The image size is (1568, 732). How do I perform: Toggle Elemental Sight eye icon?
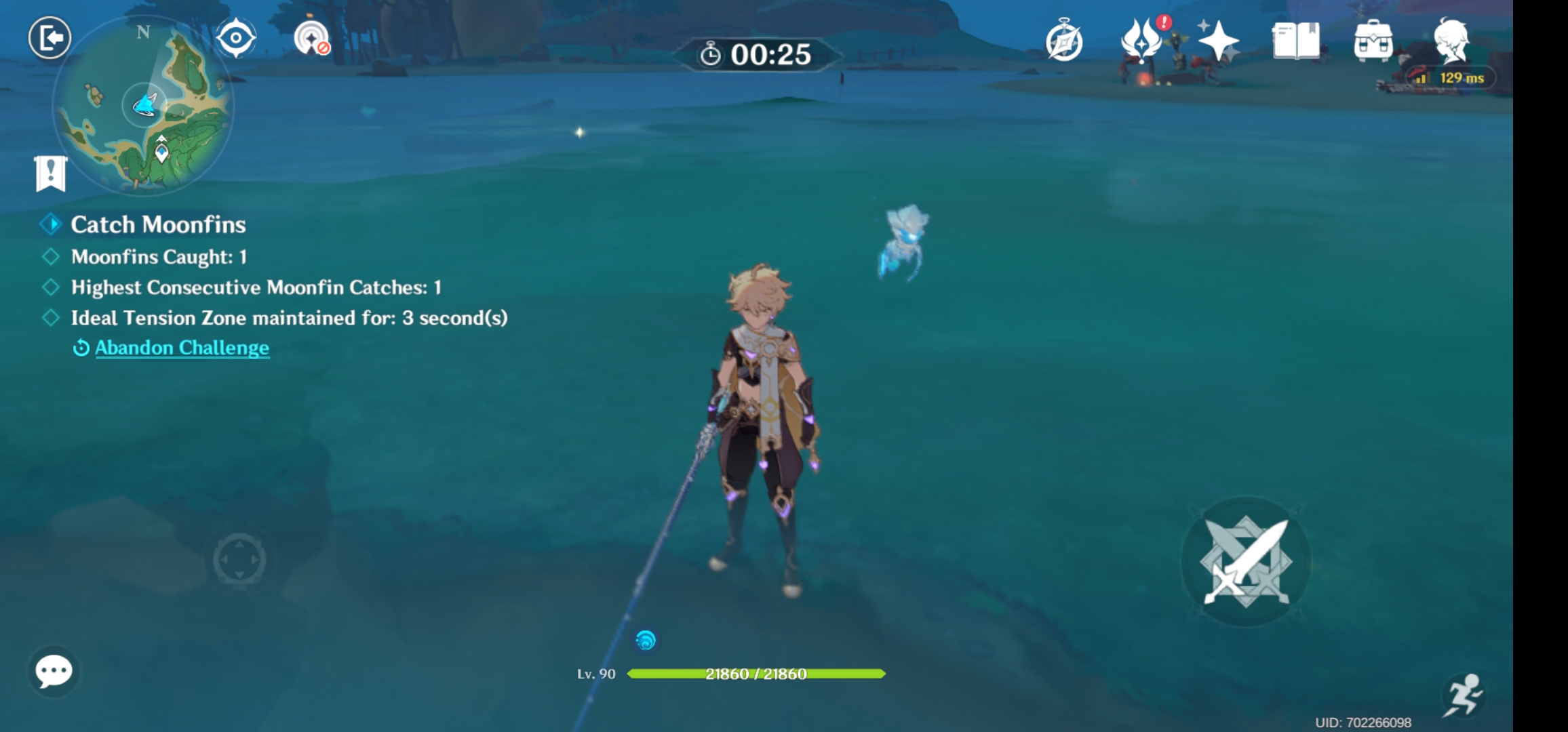234,39
